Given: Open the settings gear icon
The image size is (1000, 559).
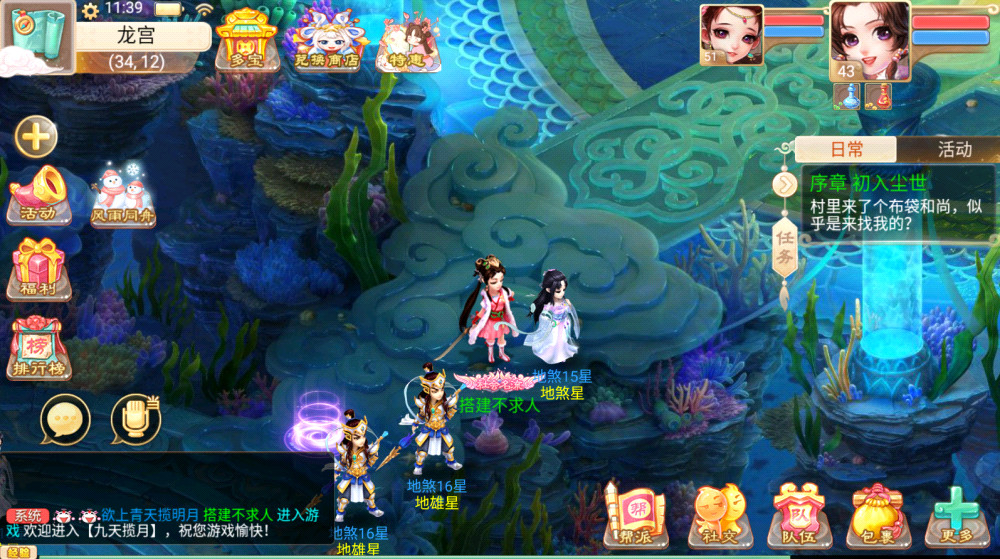Looking at the screenshot, I should (x=91, y=11).
